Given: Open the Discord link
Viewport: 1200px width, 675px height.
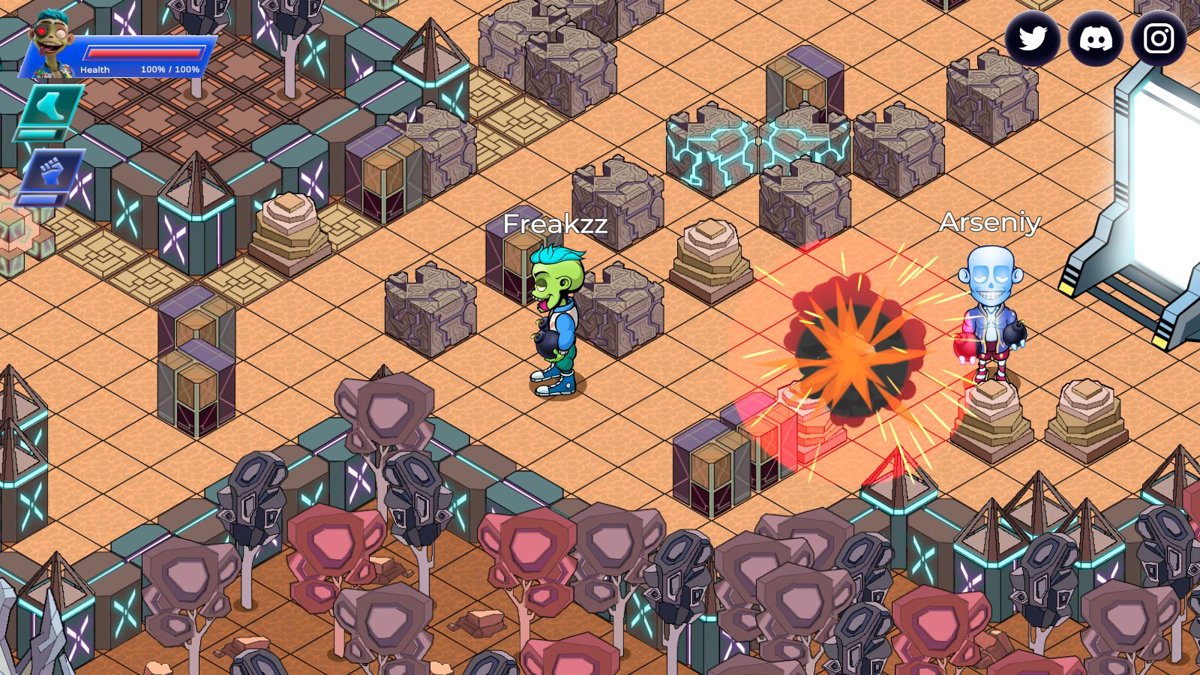Looking at the screenshot, I should click(1096, 39).
